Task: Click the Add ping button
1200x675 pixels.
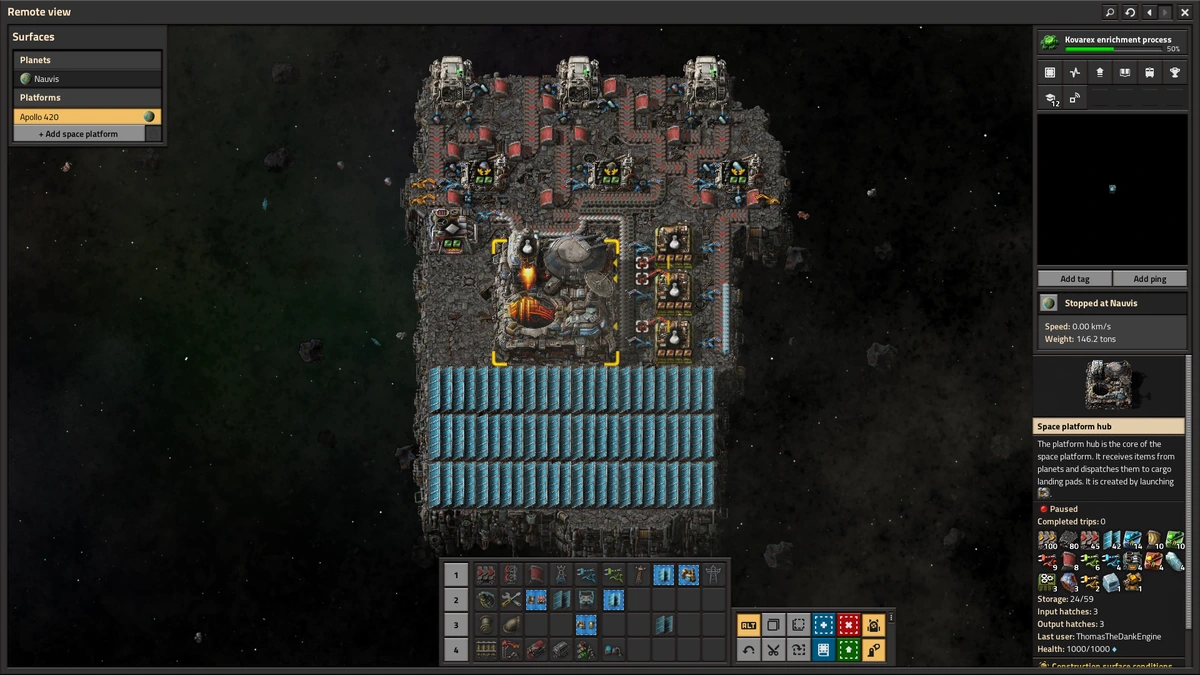Action: (x=1149, y=279)
